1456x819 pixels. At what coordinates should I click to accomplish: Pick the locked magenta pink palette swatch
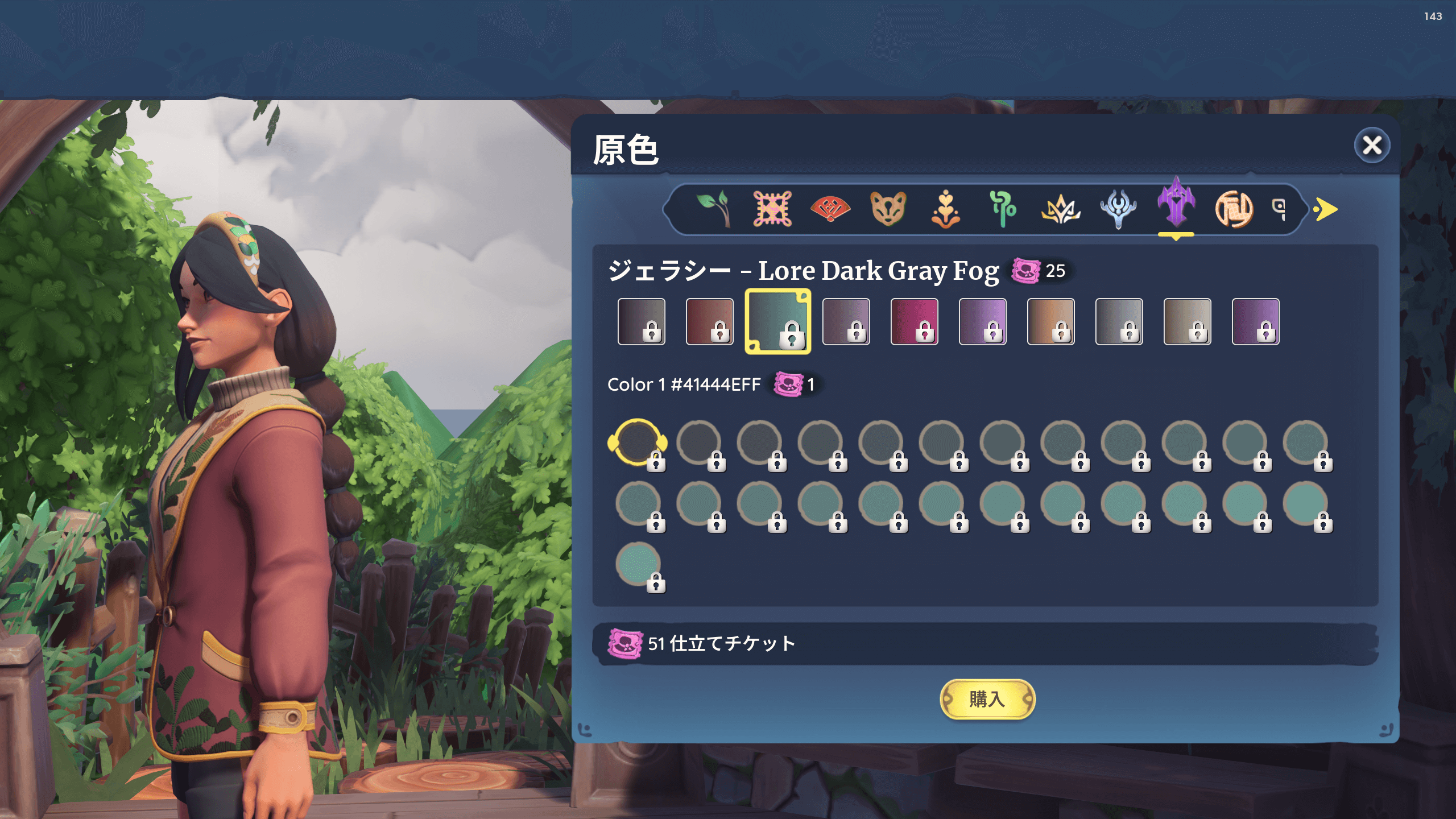tap(914, 321)
